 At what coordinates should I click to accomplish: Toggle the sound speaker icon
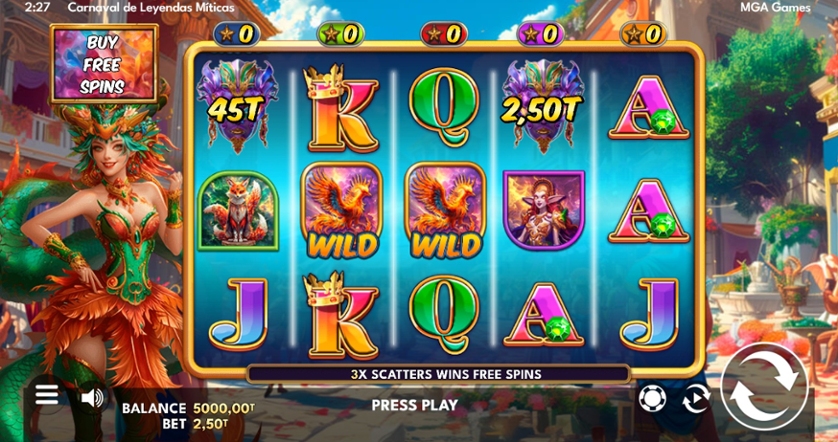pyautogui.click(x=92, y=397)
